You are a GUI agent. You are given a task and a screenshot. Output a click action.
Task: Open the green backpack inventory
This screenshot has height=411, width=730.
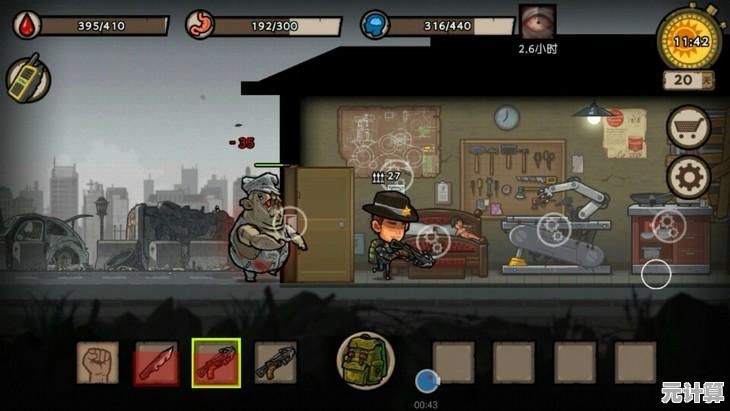(365, 360)
